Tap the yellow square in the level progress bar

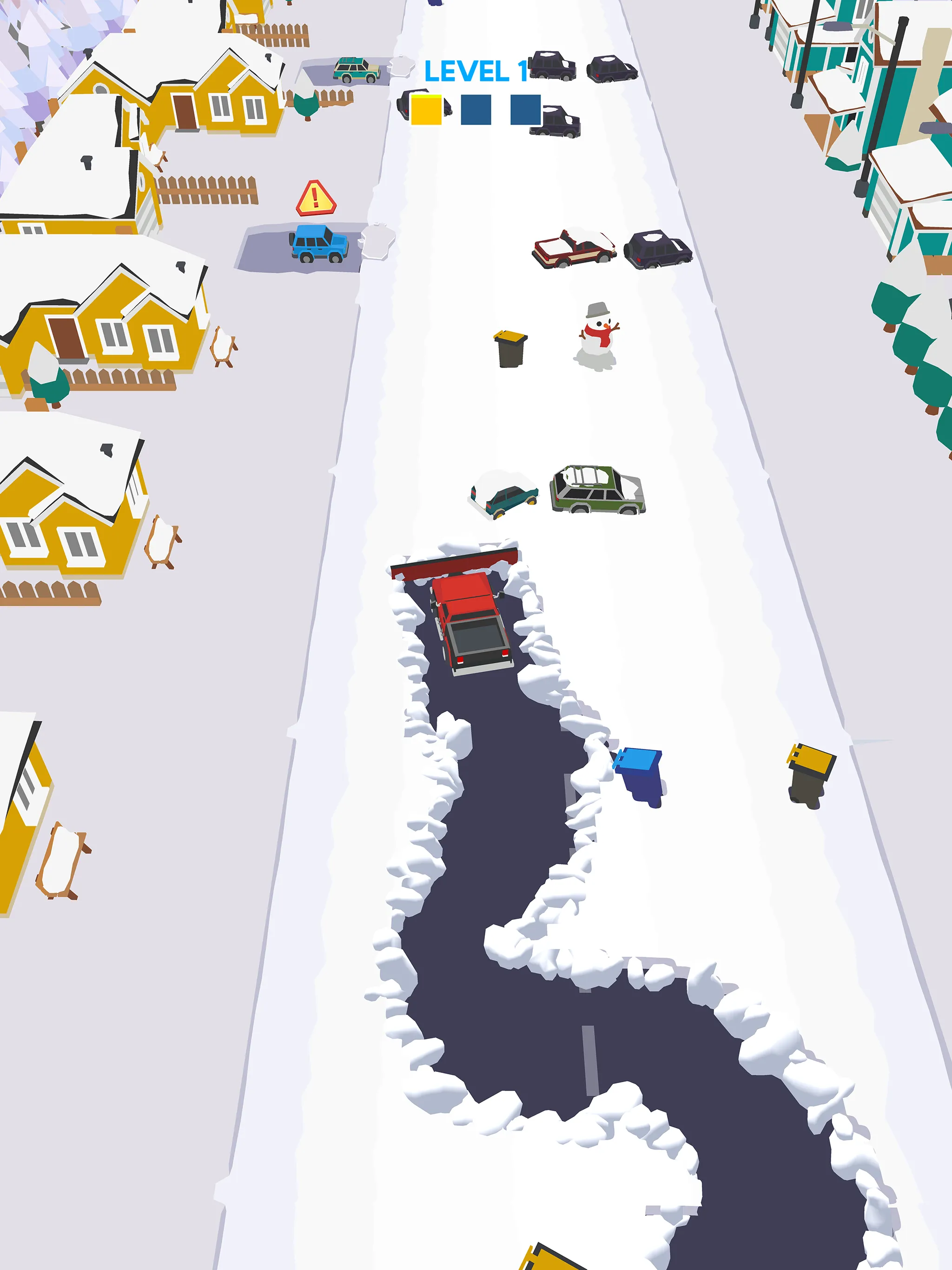pos(425,110)
